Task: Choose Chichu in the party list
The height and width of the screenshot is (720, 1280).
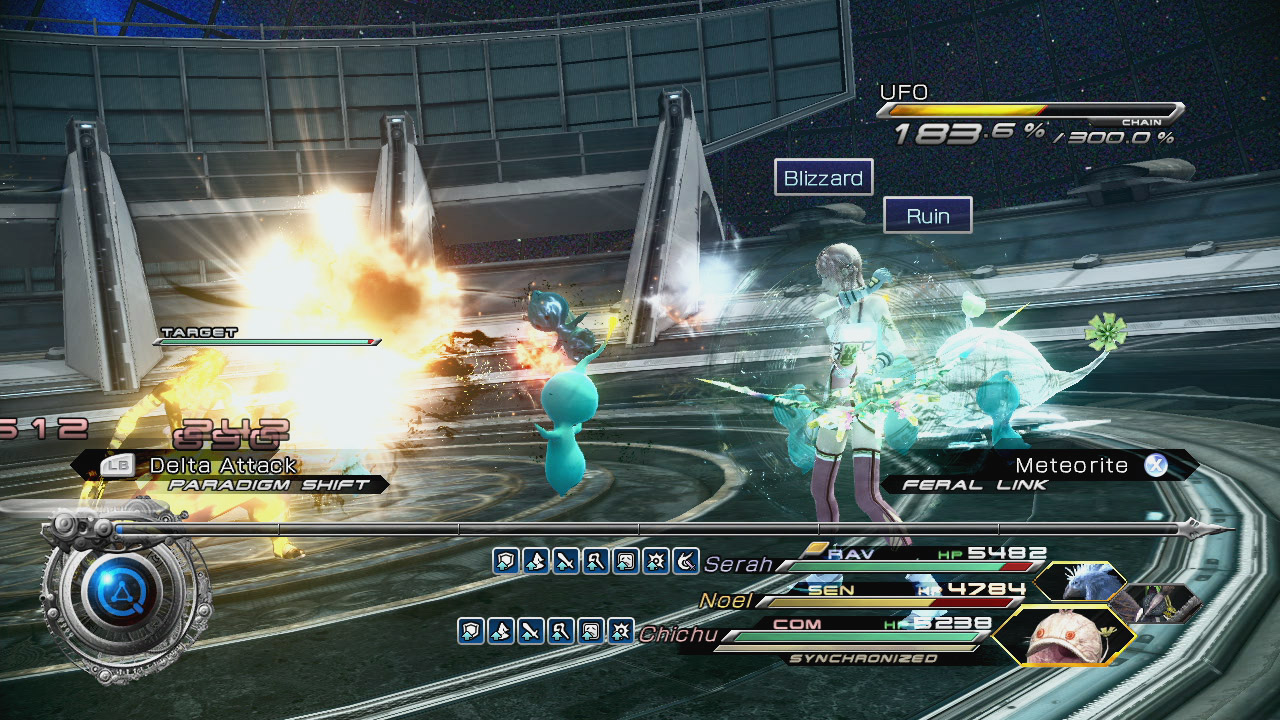Action: click(x=675, y=633)
